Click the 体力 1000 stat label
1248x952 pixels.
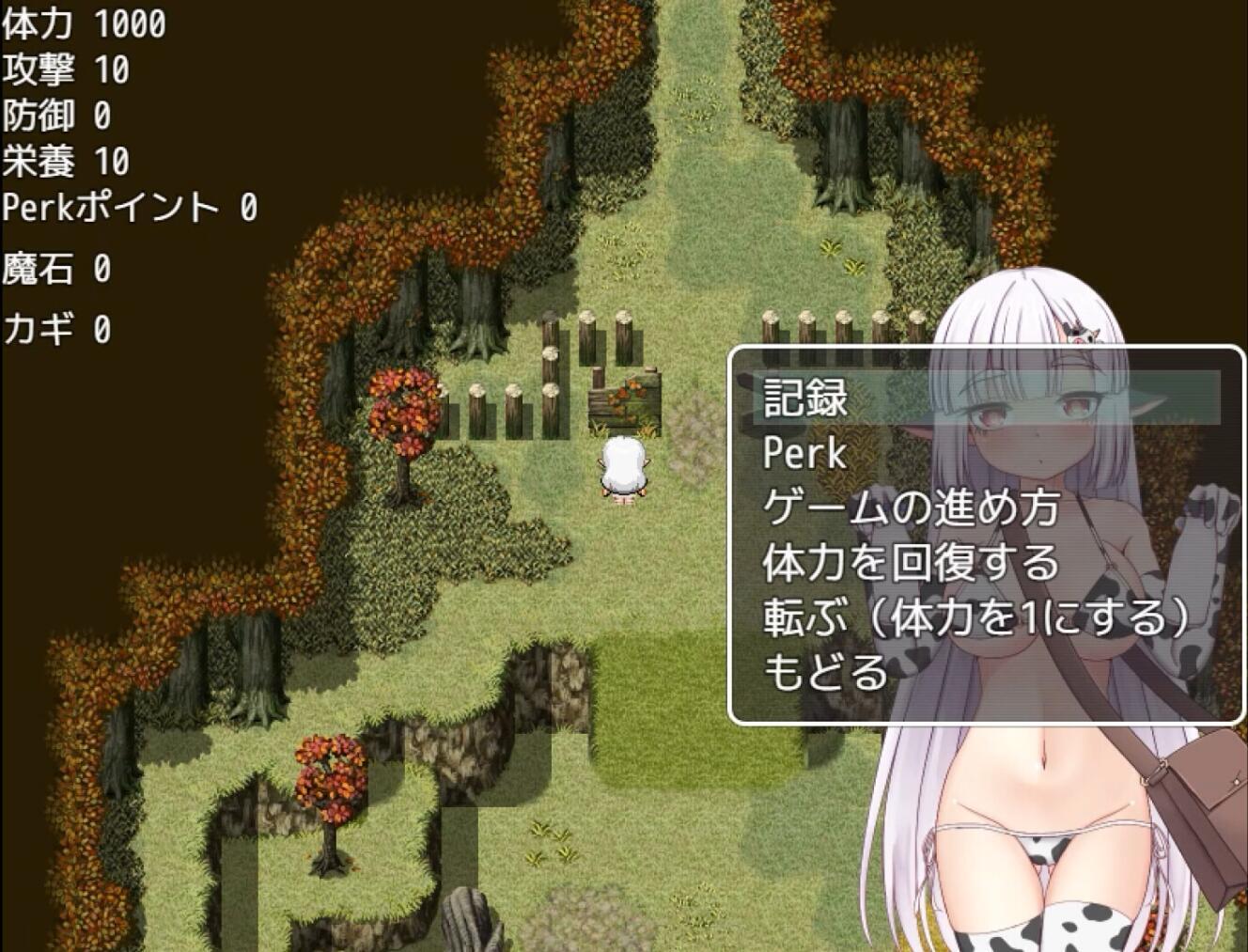(x=85, y=24)
